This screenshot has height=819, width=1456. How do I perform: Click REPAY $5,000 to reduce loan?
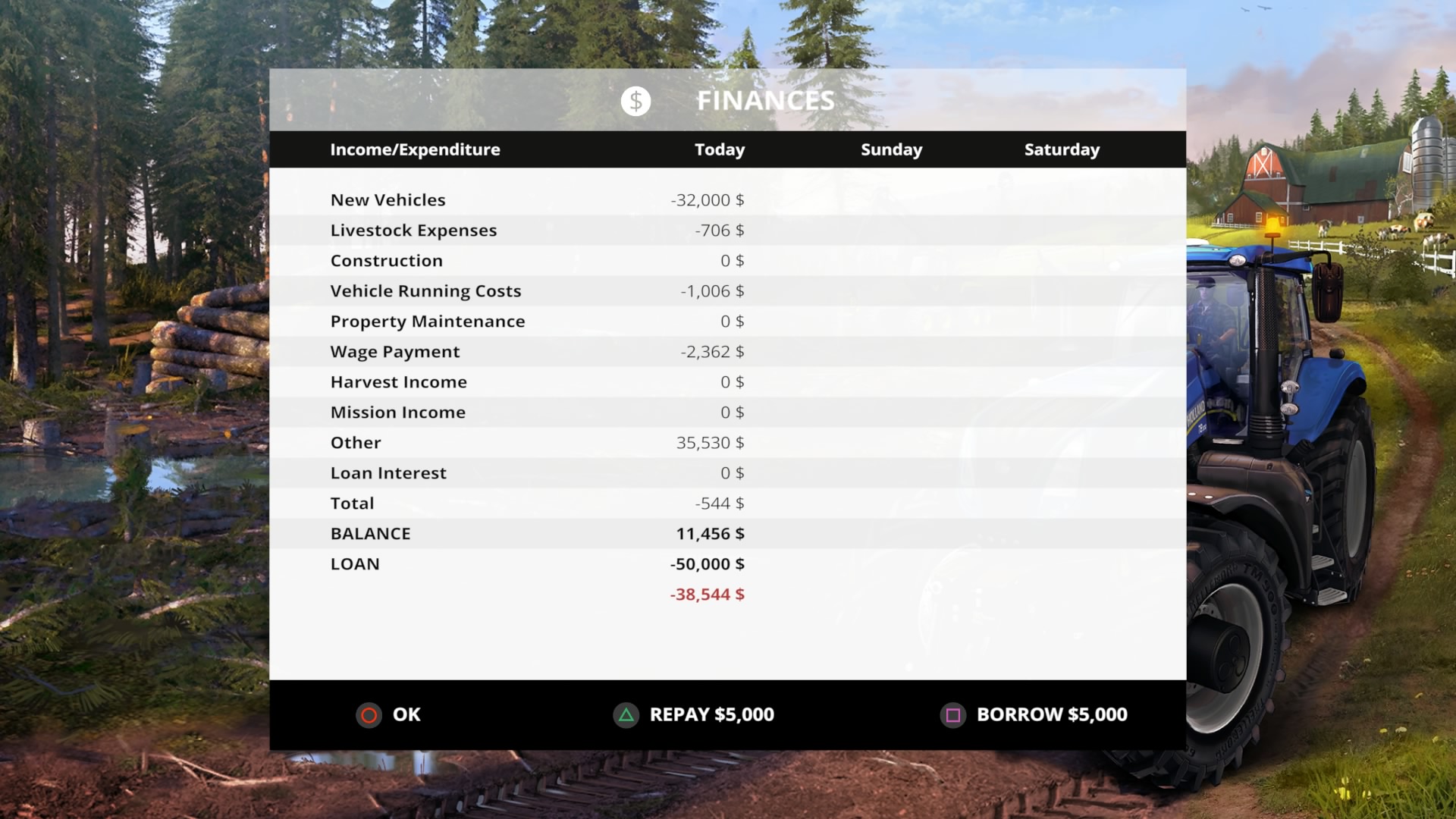pyautogui.click(x=711, y=714)
